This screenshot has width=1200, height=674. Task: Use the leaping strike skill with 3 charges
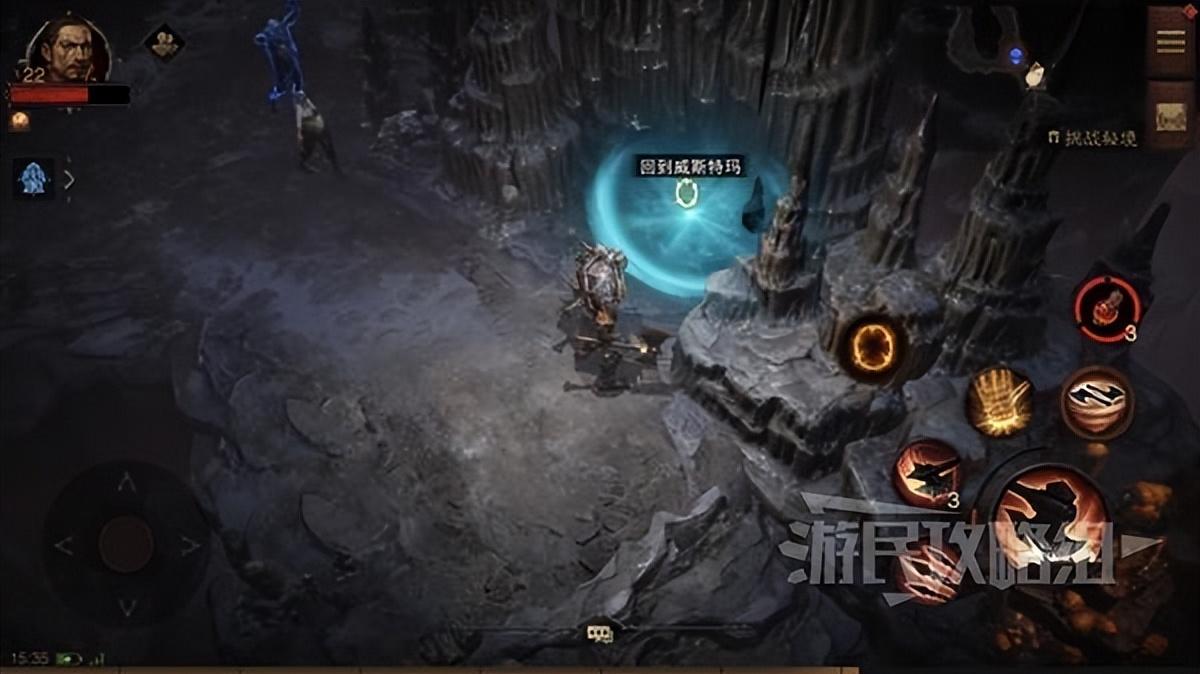click(926, 473)
